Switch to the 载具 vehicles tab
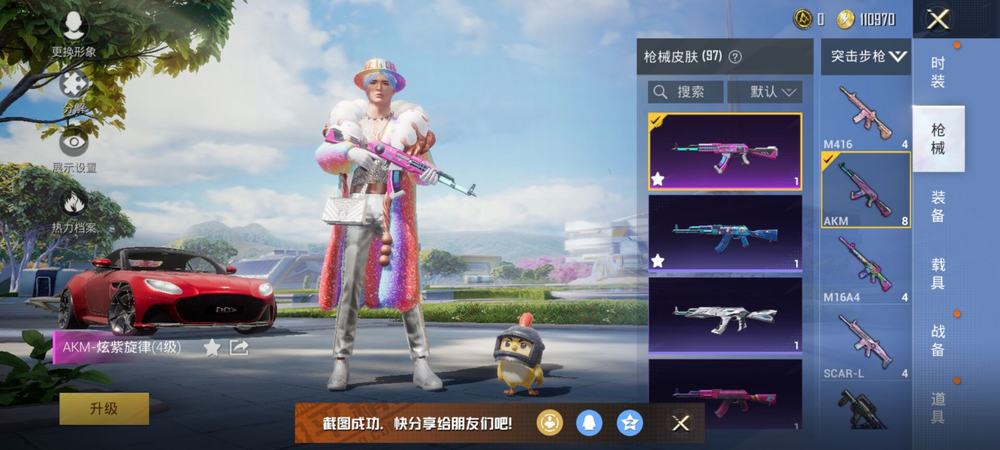Image resolution: width=1000 pixels, height=450 pixels. pyautogui.click(x=938, y=274)
